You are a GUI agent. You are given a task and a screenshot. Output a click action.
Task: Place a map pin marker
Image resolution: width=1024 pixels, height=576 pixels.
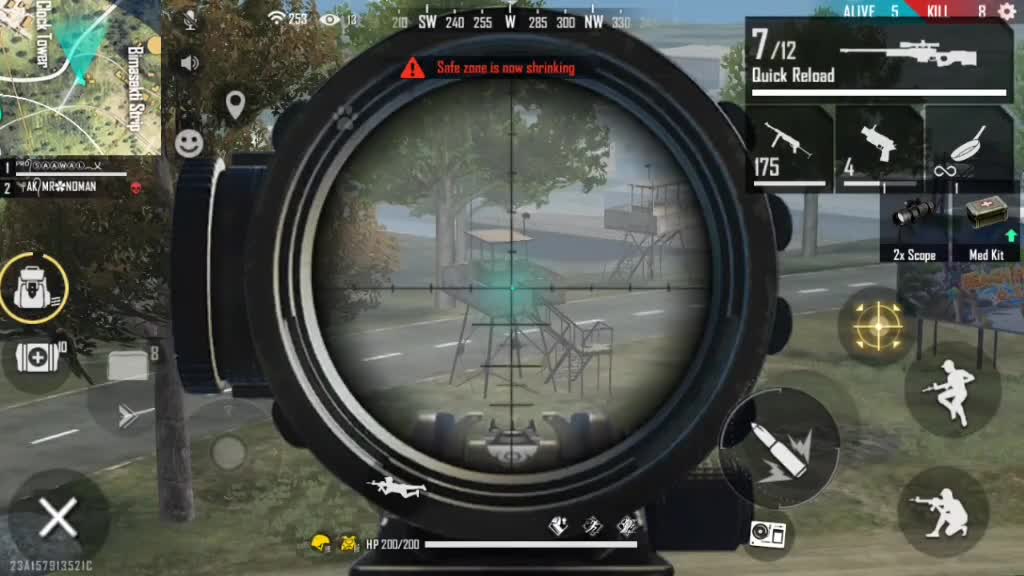235,104
